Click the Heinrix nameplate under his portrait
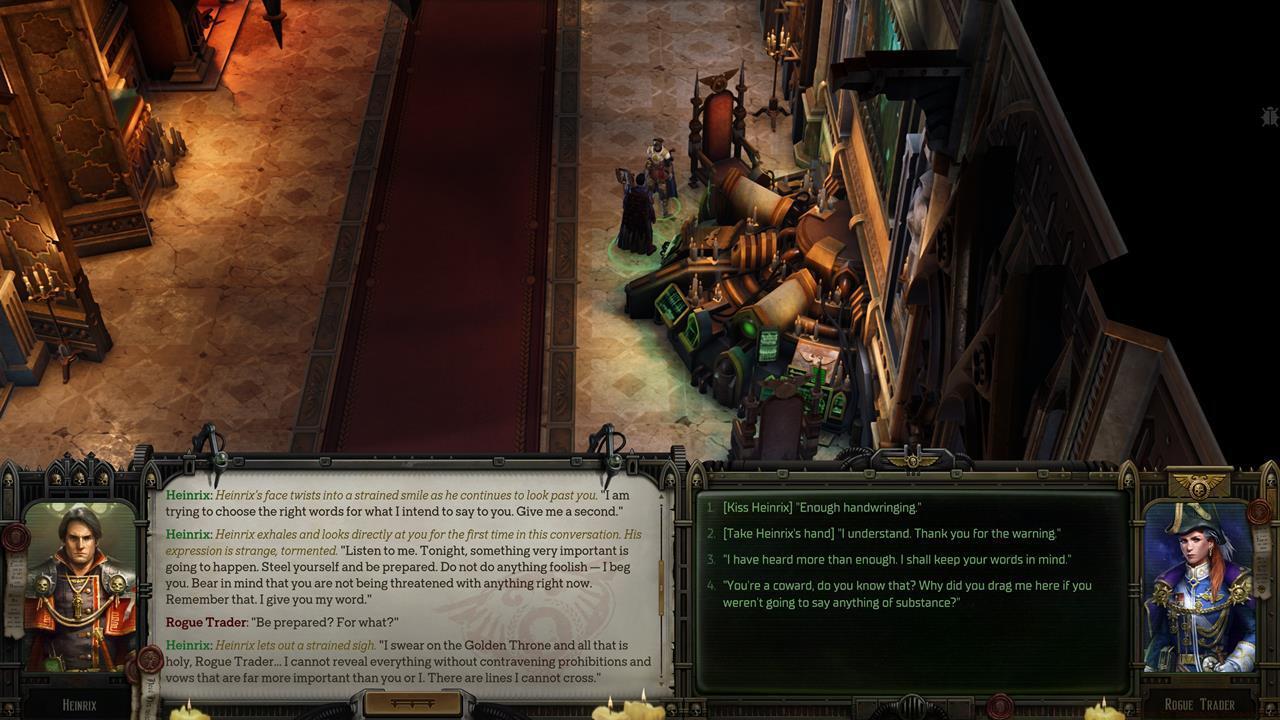Screen dimensions: 1280x720 click(x=80, y=703)
